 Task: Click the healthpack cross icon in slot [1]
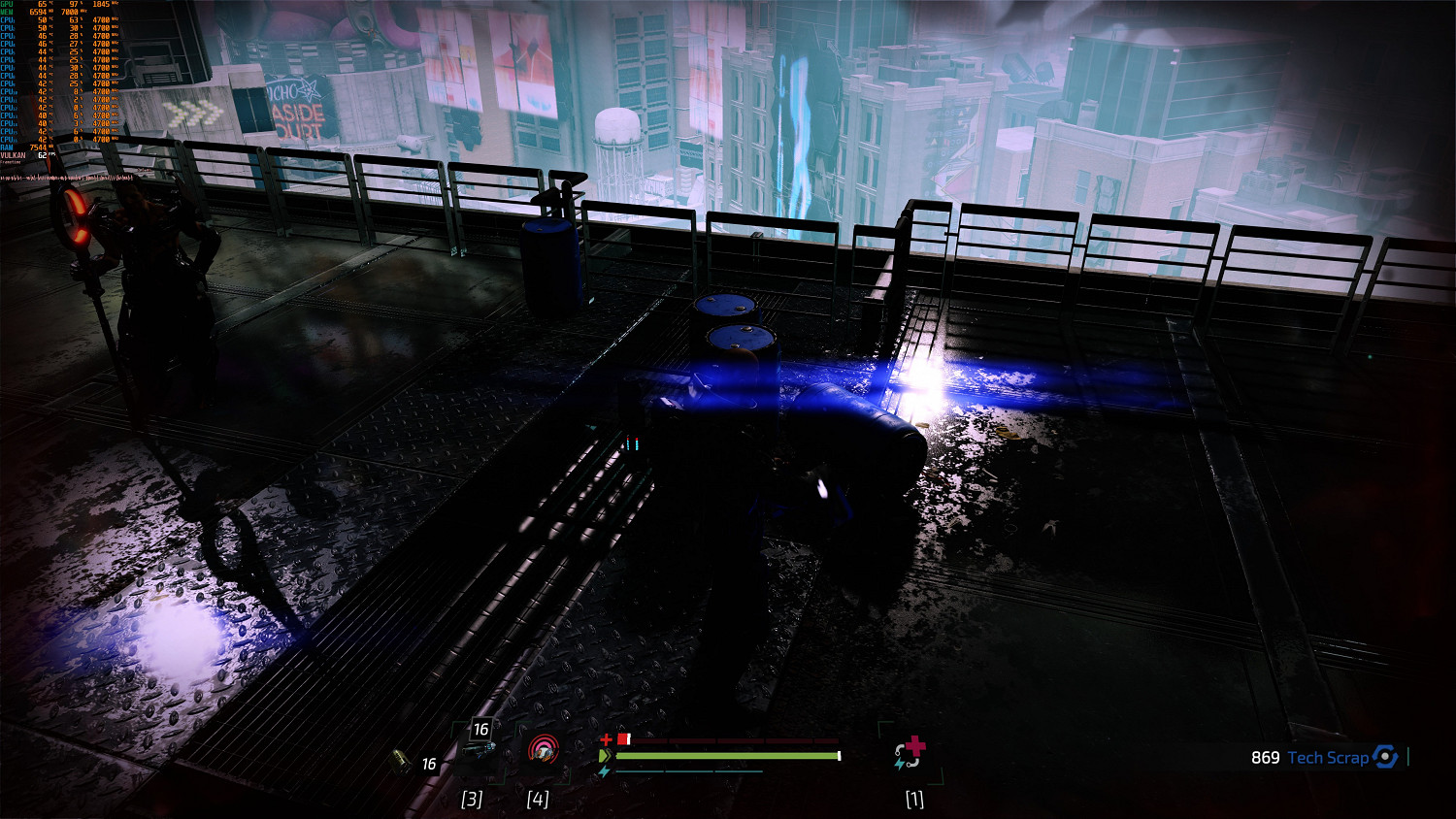pyautogui.click(x=913, y=745)
